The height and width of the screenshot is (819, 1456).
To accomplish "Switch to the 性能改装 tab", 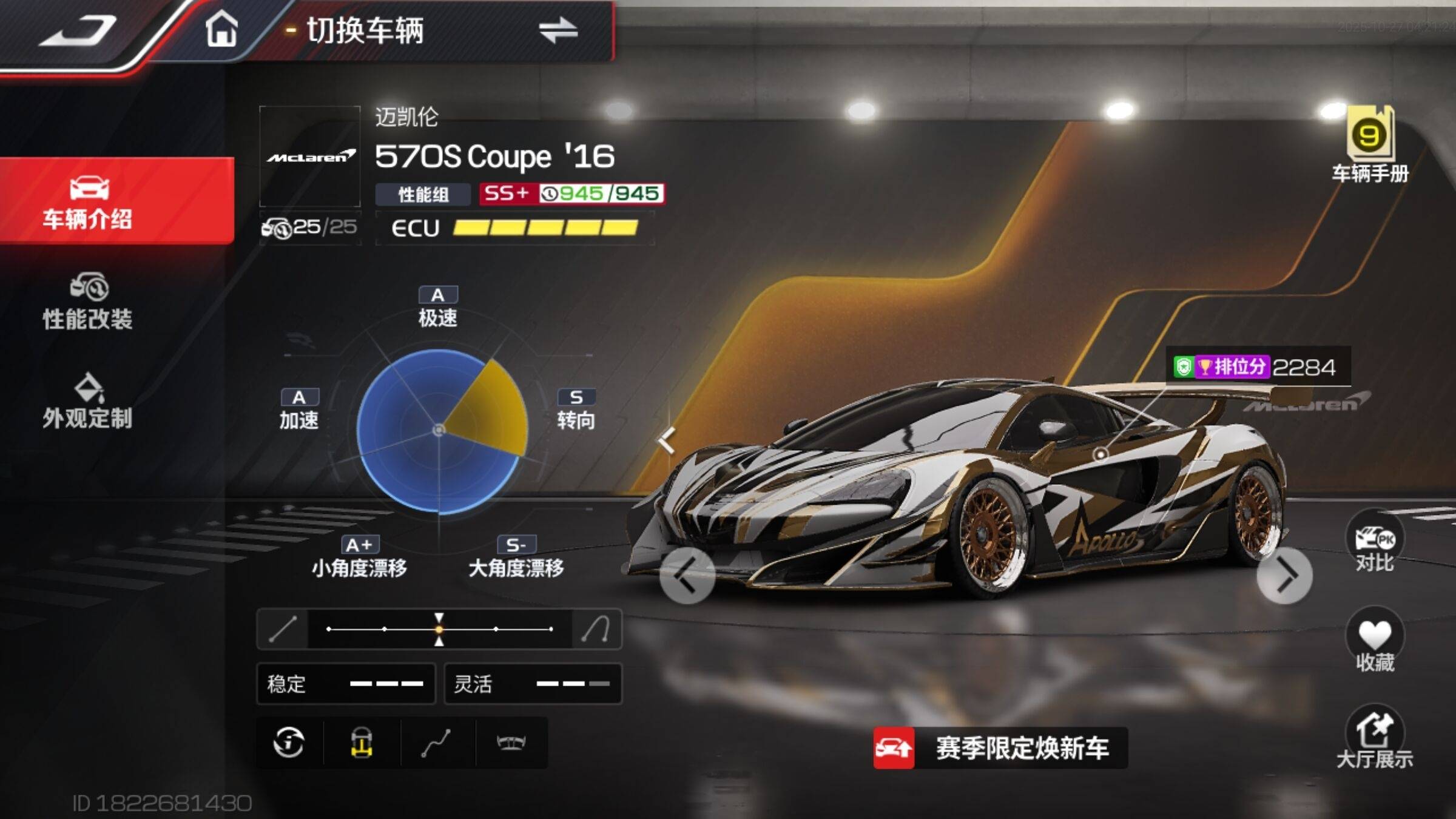I will [x=88, y=302].
